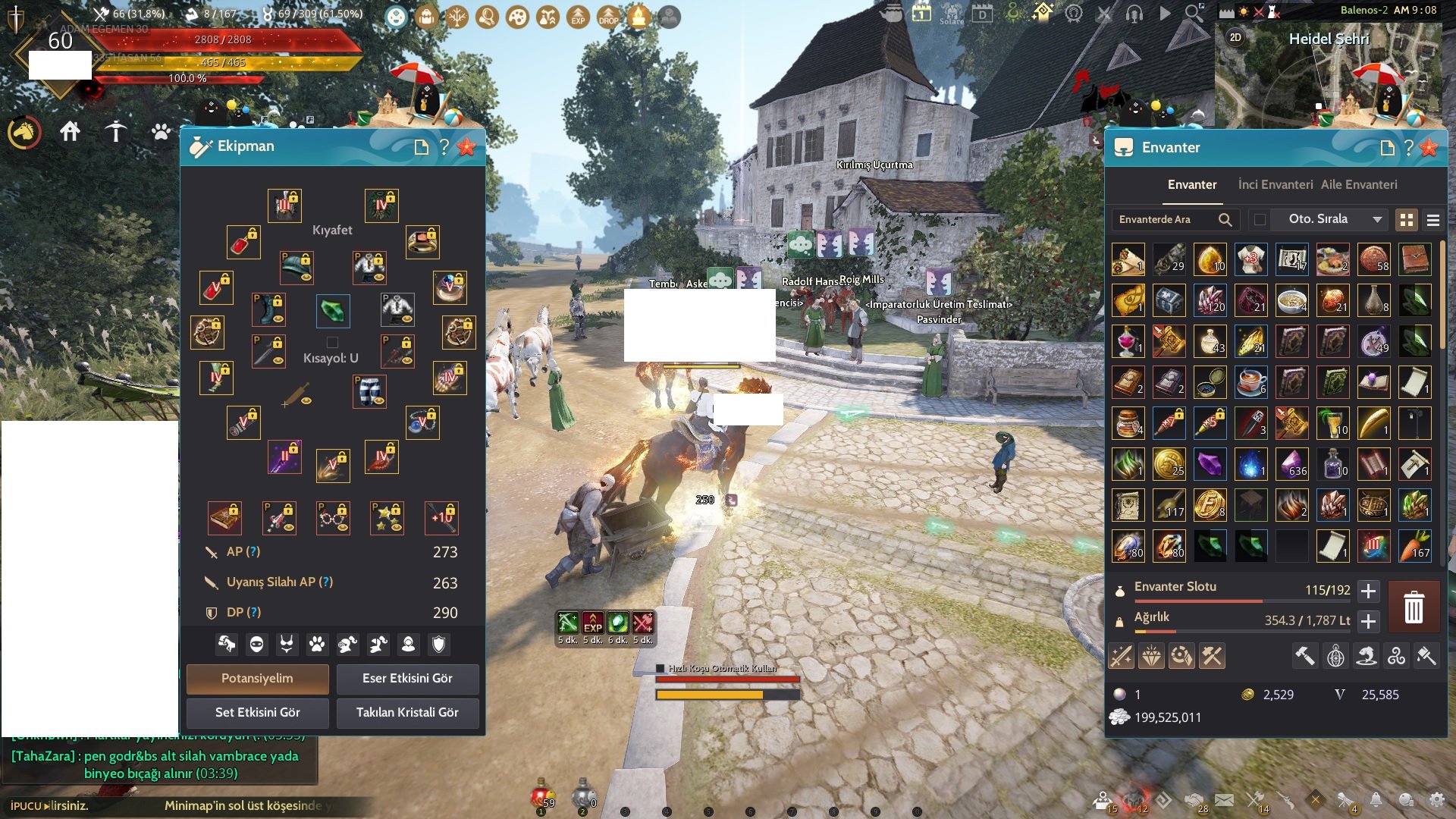This screenshot has width=1456, height=819.
Task: Open the horse gear tab icon in Ekipman
Action: 226,645
